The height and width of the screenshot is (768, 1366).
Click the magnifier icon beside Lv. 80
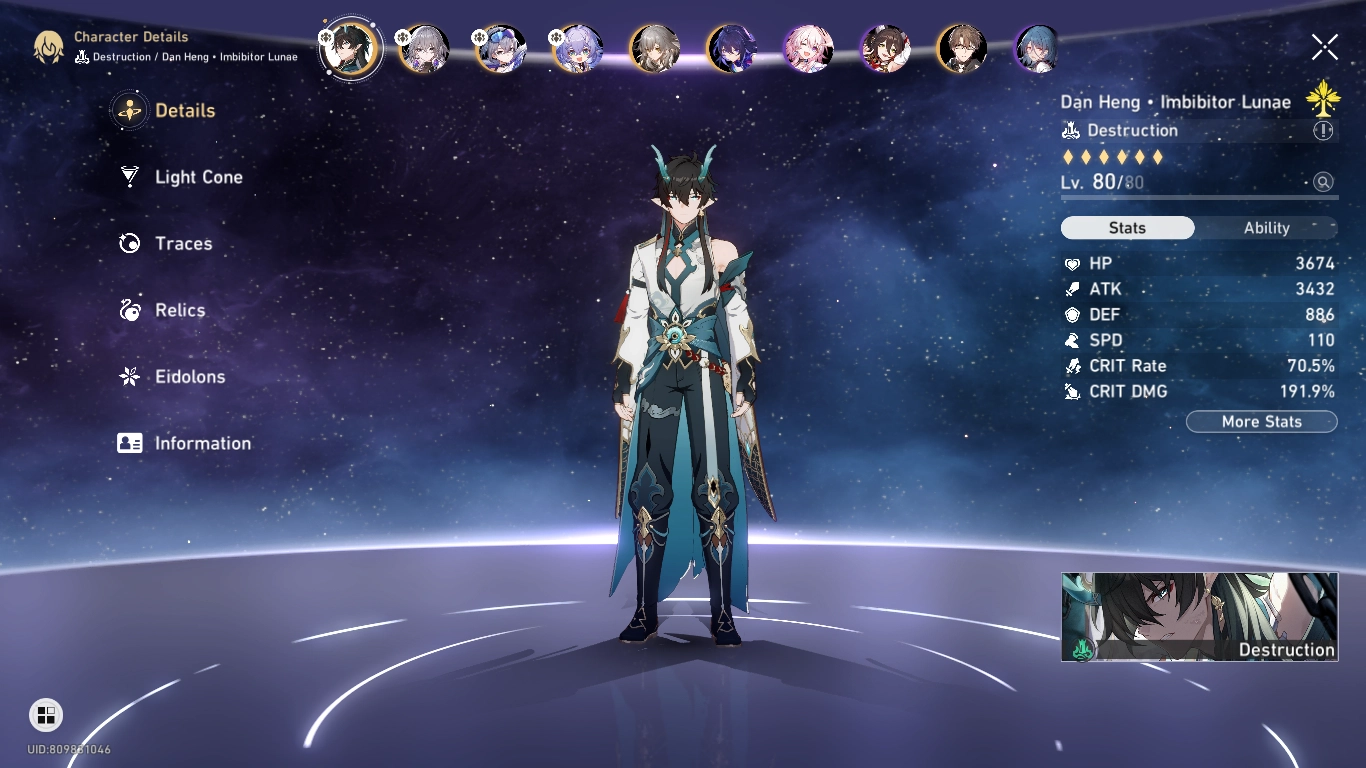click(1323, 182)
